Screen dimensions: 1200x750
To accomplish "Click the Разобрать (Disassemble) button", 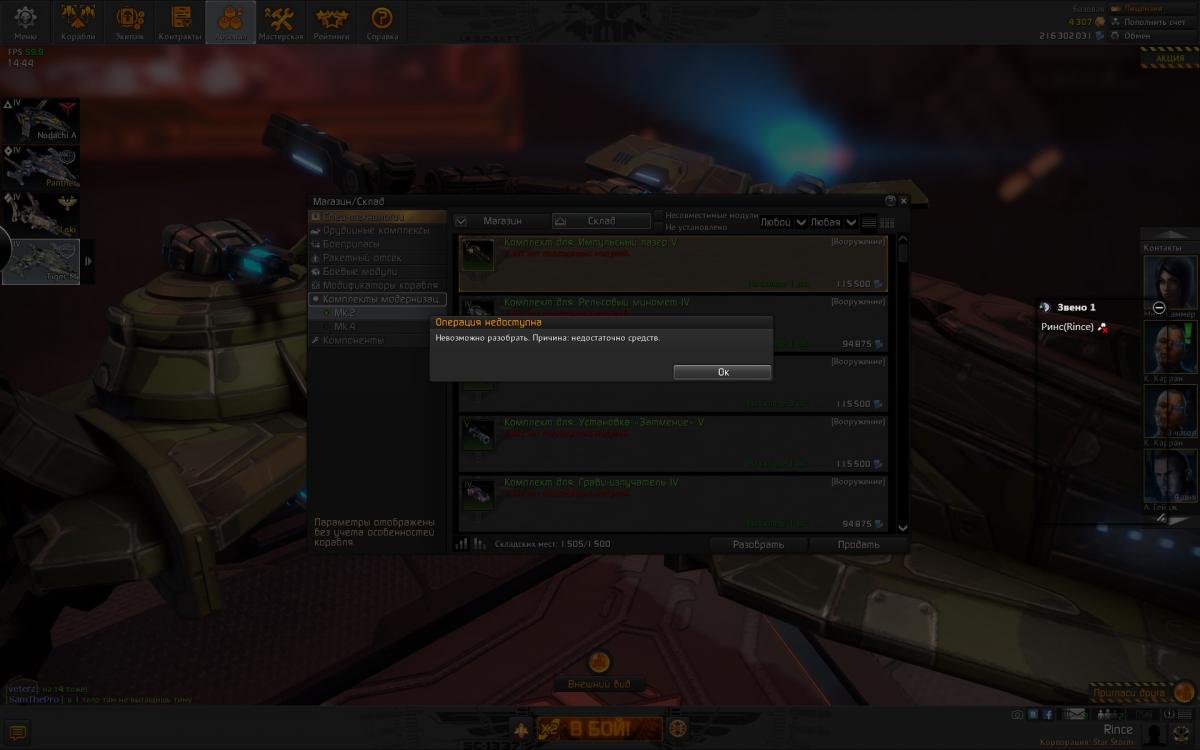I will 758,545.
